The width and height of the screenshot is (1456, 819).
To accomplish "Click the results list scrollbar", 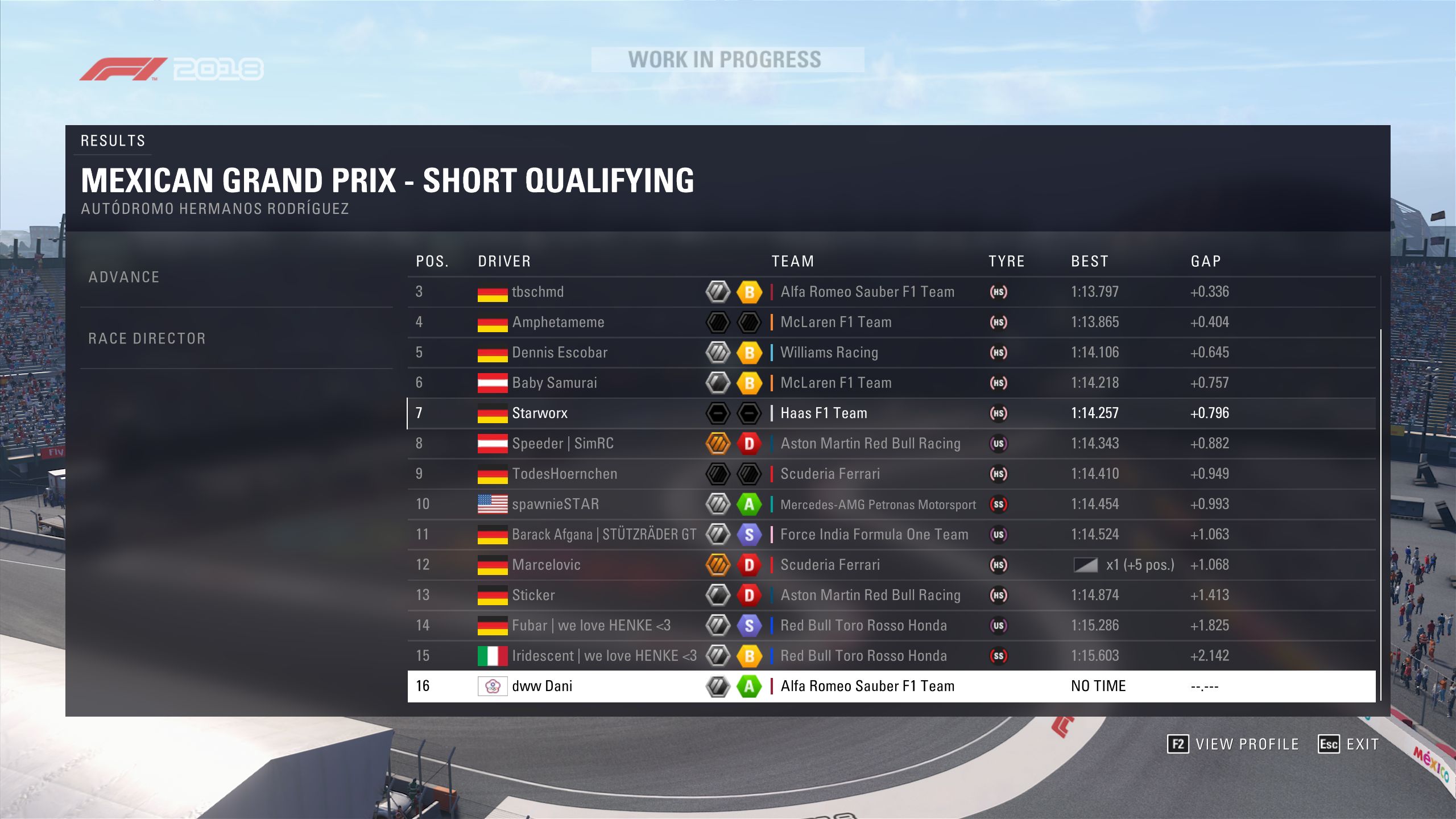I will click(1380, 512).
